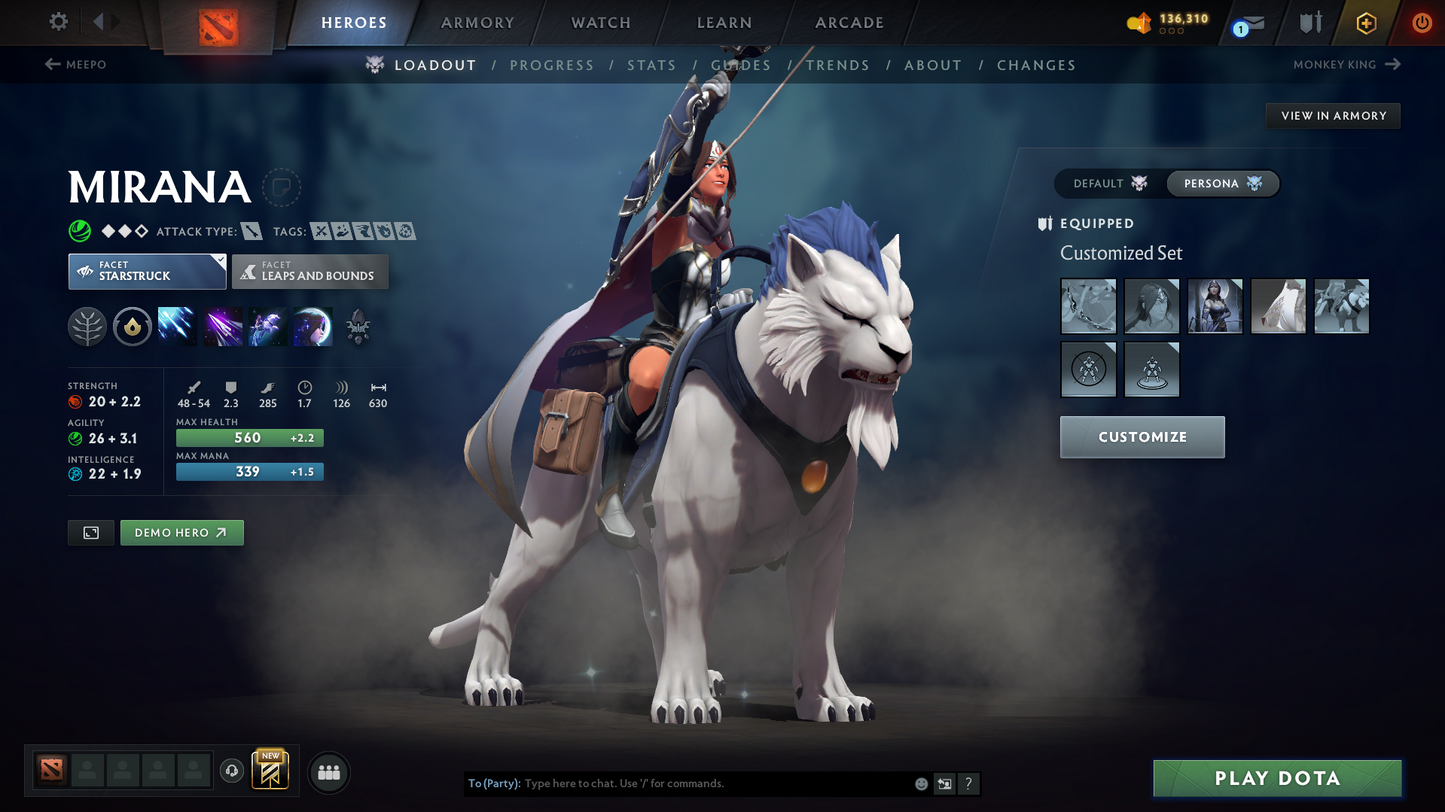Viewport: 1445px width, 812px height.
Task: Select the Leaps and Bounds facet
Action: 310,271
